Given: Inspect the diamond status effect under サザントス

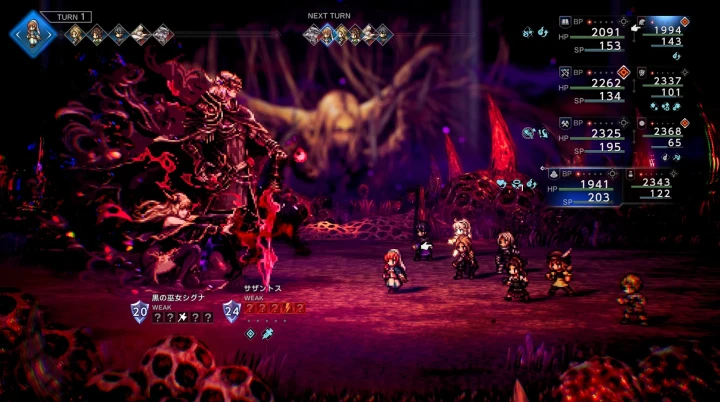Looking at the screenshot, I should (251, 333).
